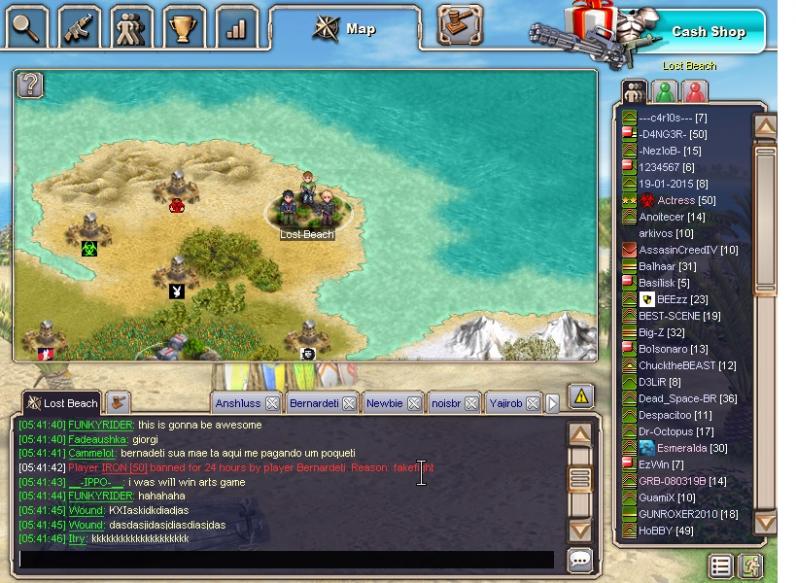Viewport: 796px width, 583px height.
Task: Click the chat message input field
Action: tap(286, 559)
